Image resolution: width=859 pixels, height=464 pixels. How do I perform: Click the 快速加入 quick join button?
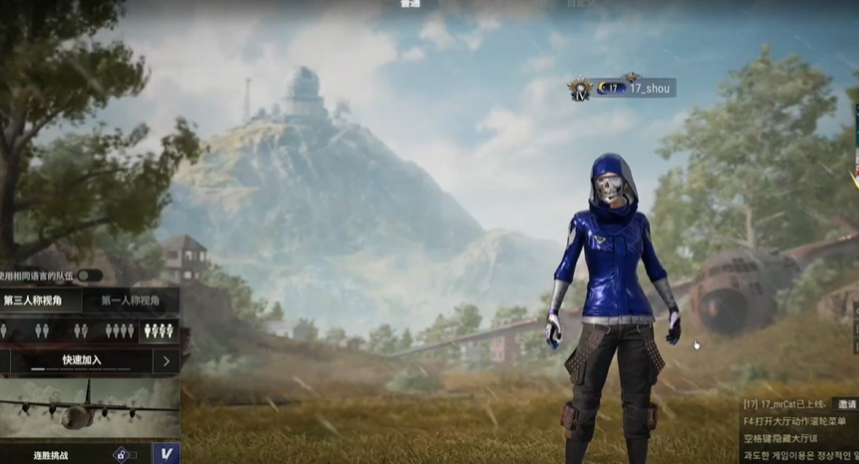click(x=81, y=360)
